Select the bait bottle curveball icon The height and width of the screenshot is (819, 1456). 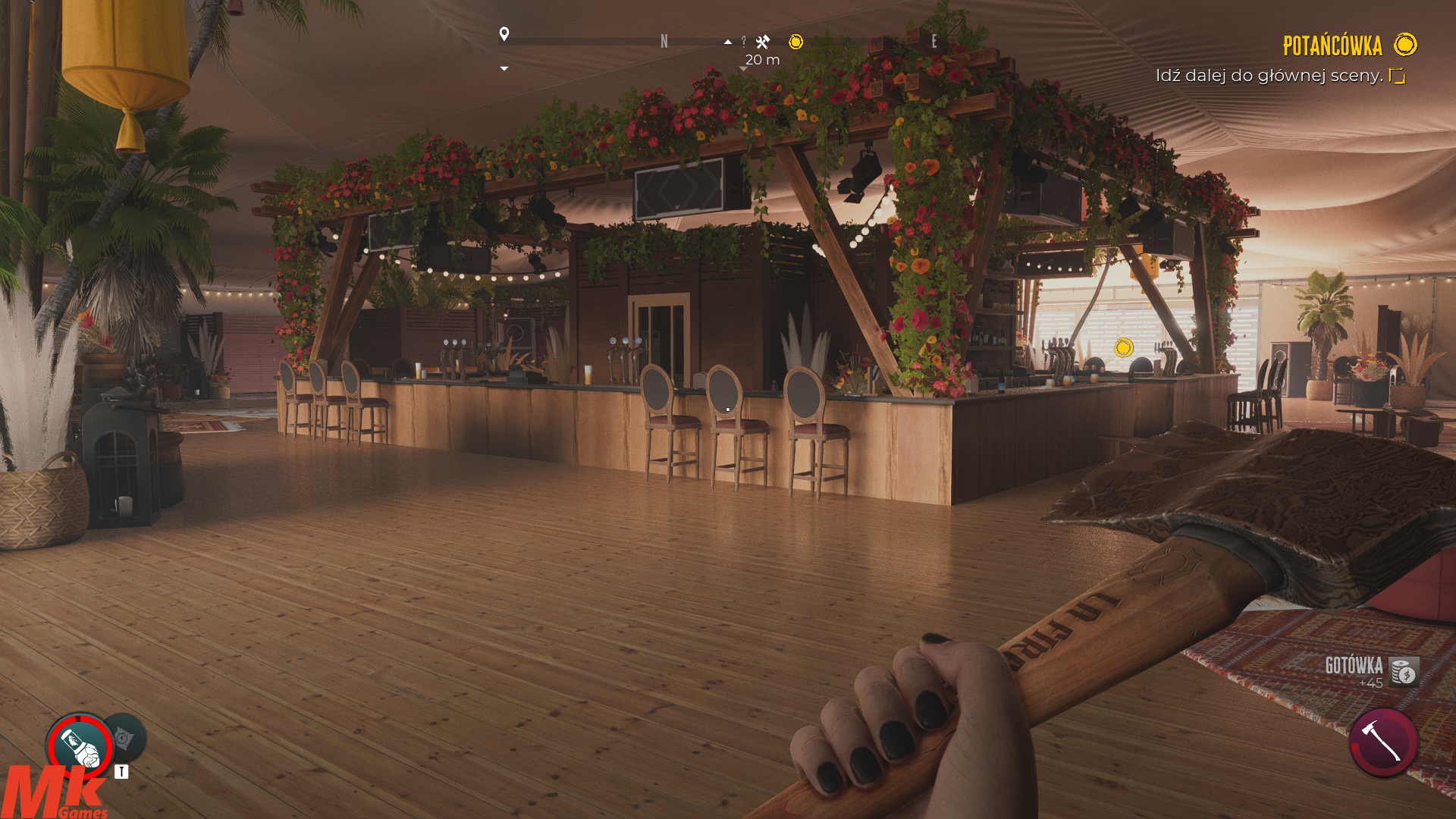tap(80, 746)
